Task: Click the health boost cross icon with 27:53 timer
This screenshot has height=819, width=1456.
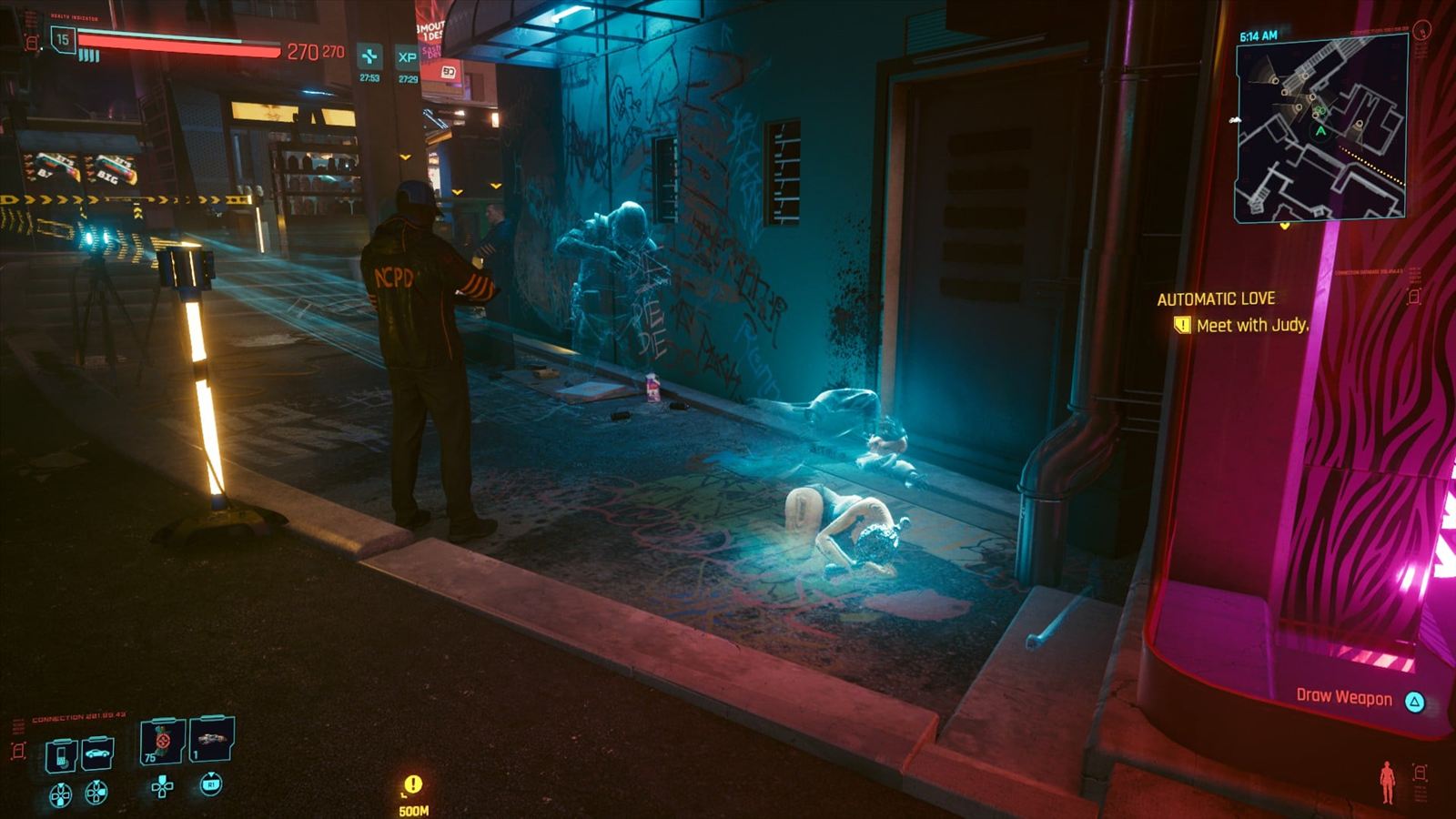Action: (x=369, y=56)
